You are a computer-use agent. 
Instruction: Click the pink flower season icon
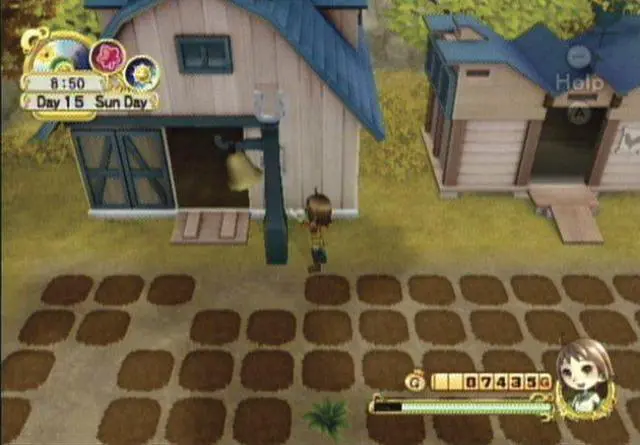(x=106, y=56)
